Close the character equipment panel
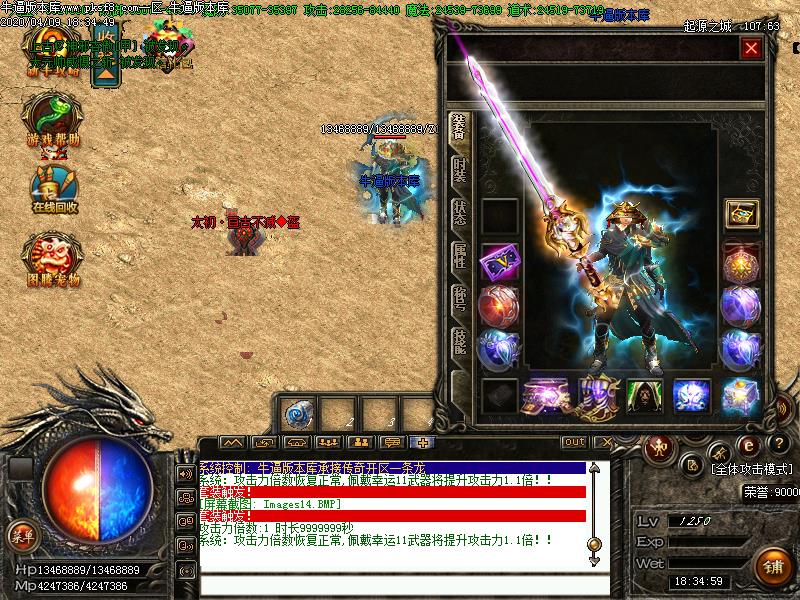This screenshot has height=600, width=800. tap(751, 48)
